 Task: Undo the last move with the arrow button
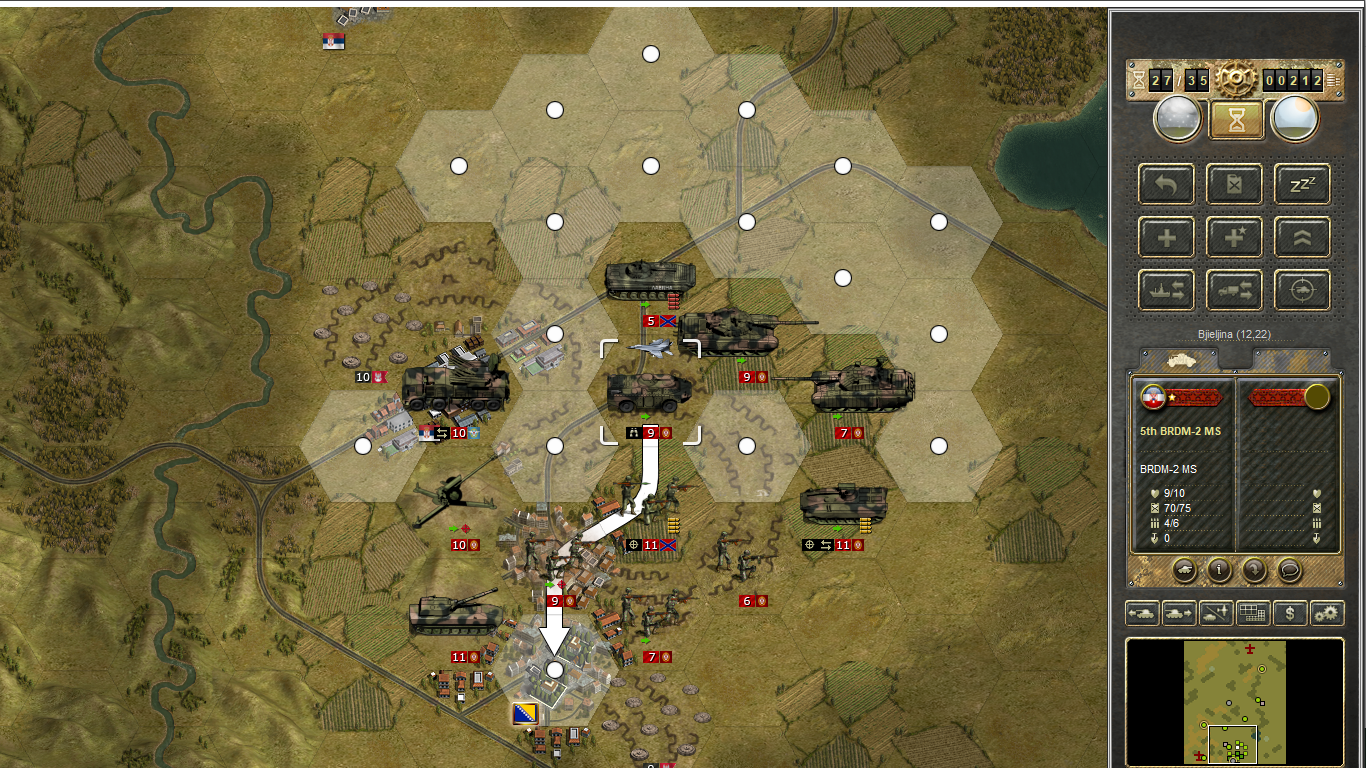point(1166,184)
